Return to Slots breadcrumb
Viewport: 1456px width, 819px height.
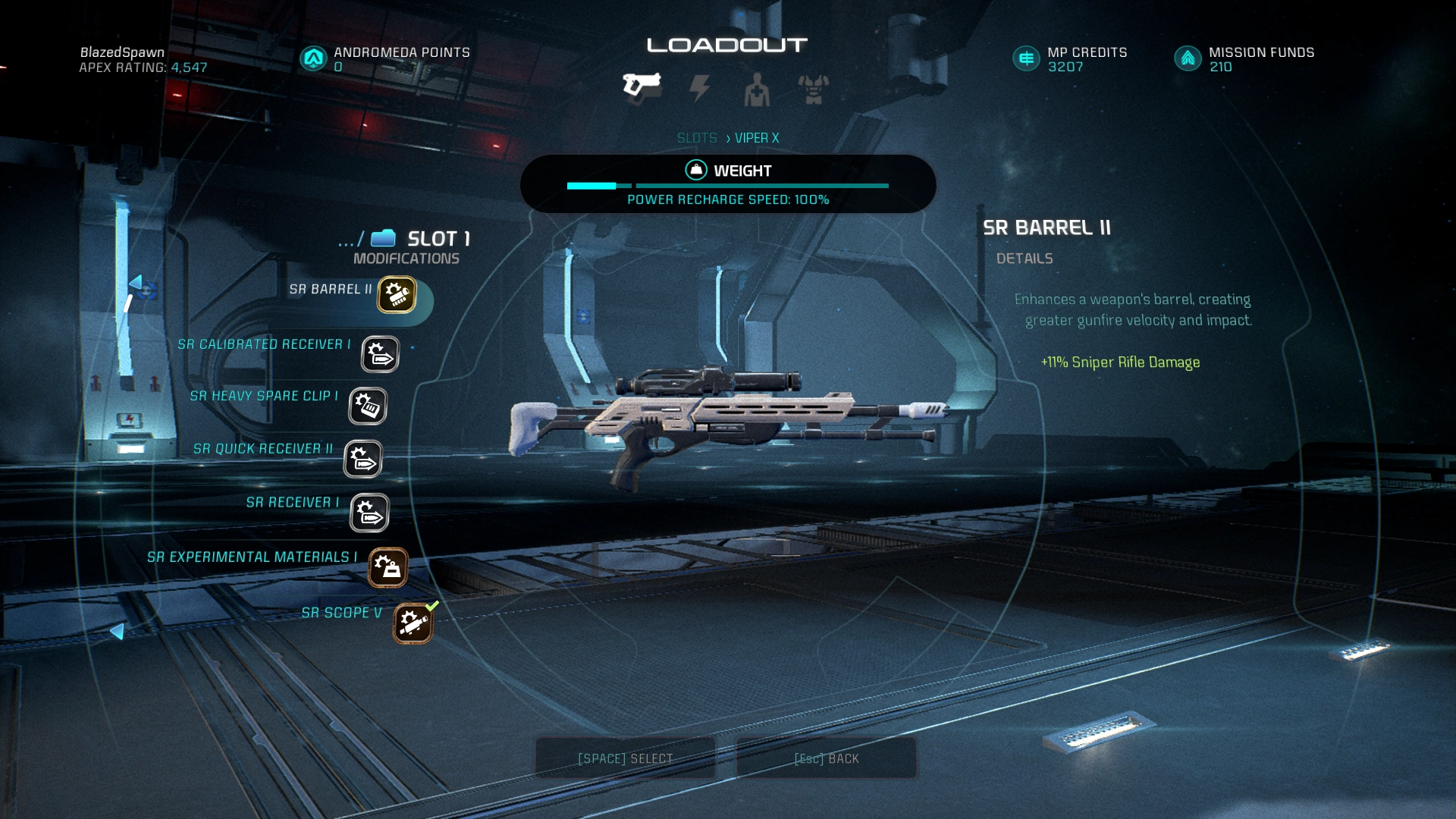[x=696, y=138]
